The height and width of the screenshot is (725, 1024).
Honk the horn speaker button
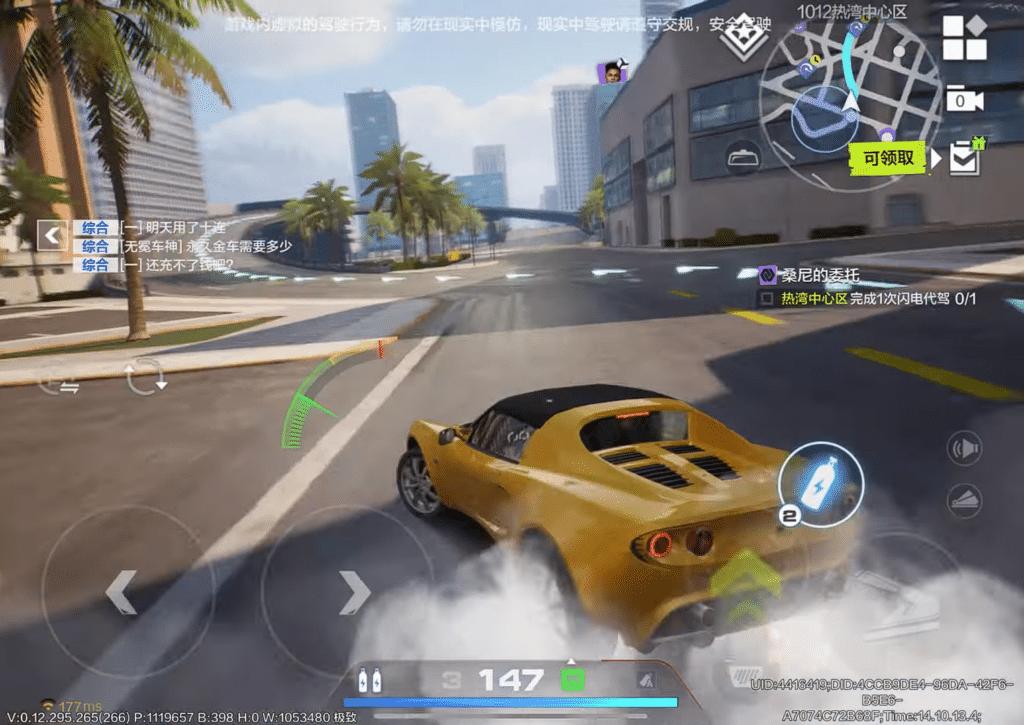click(965, 448)
